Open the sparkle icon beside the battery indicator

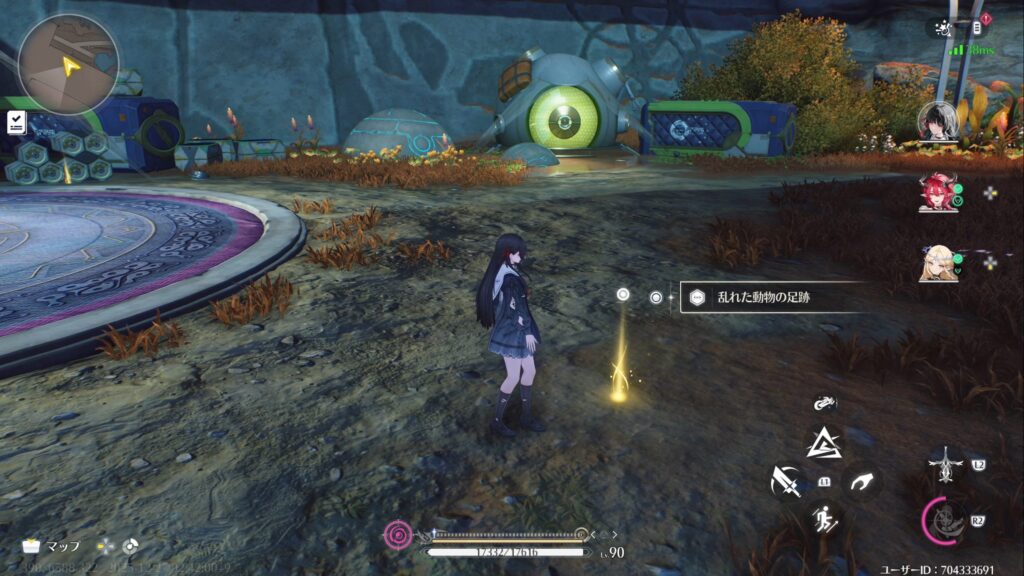939,29
